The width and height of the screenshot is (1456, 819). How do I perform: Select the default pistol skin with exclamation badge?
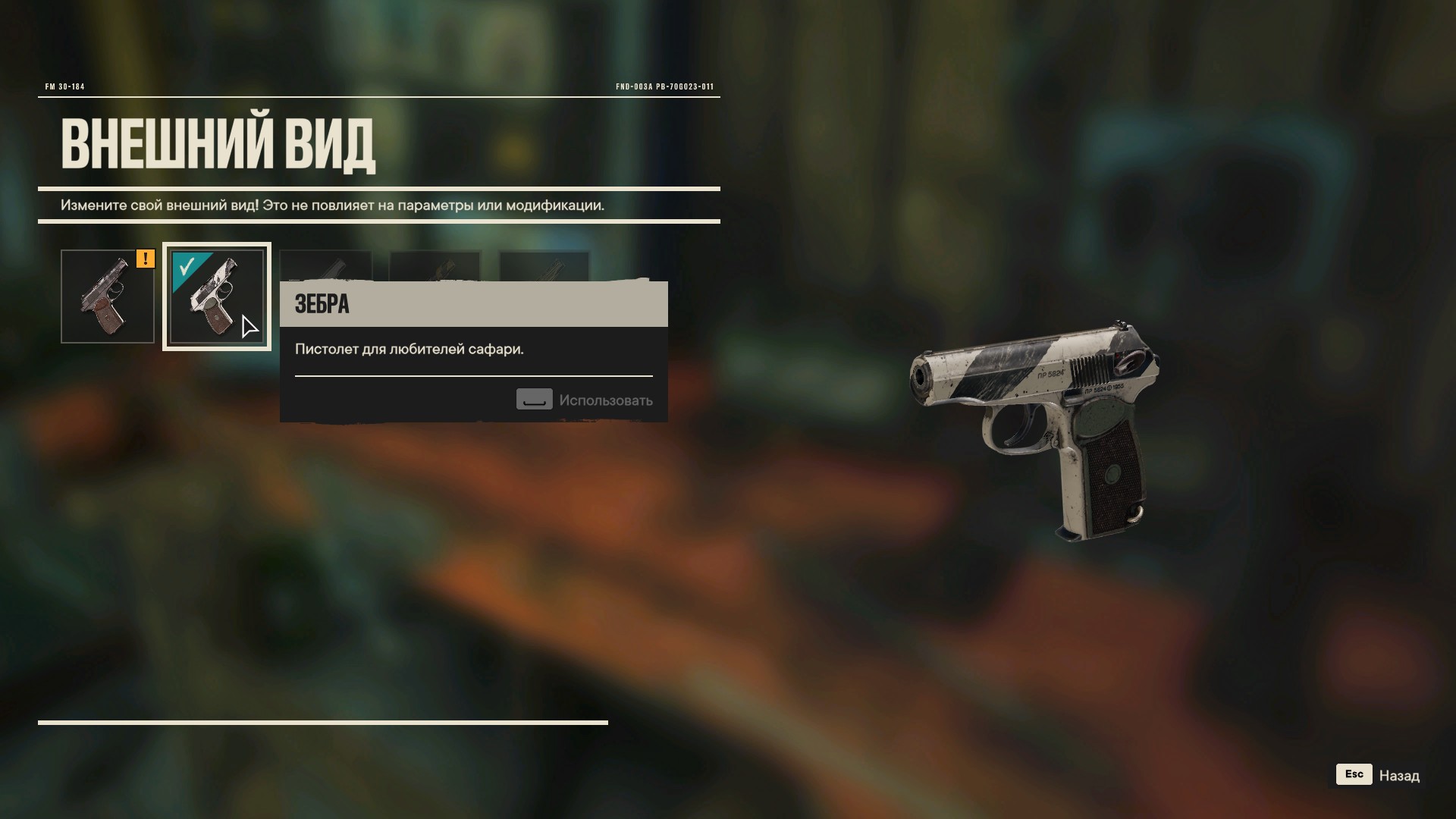[x=107, y=297]
